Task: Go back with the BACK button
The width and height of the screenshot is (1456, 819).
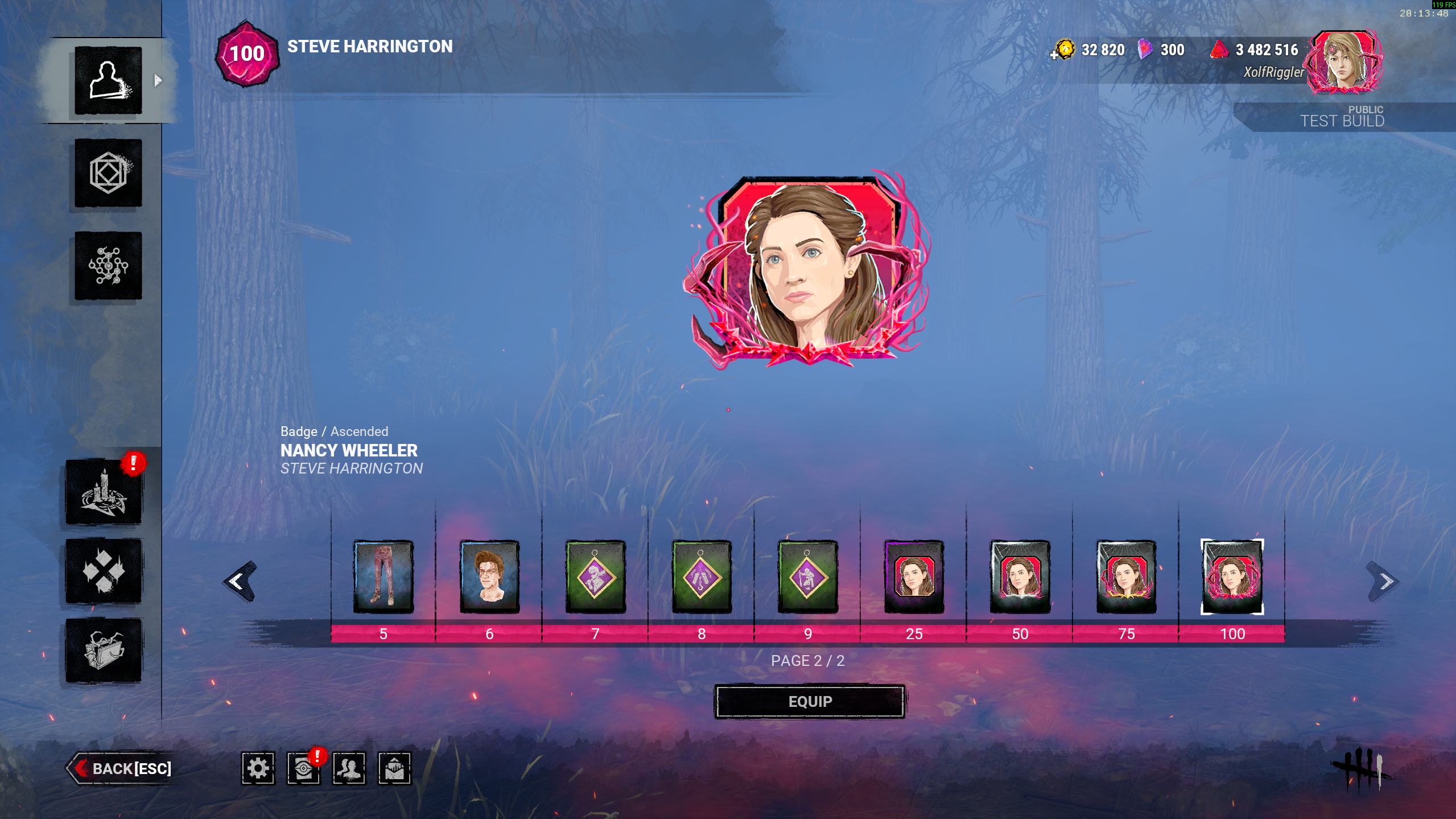Action: (x=122, y=768)
